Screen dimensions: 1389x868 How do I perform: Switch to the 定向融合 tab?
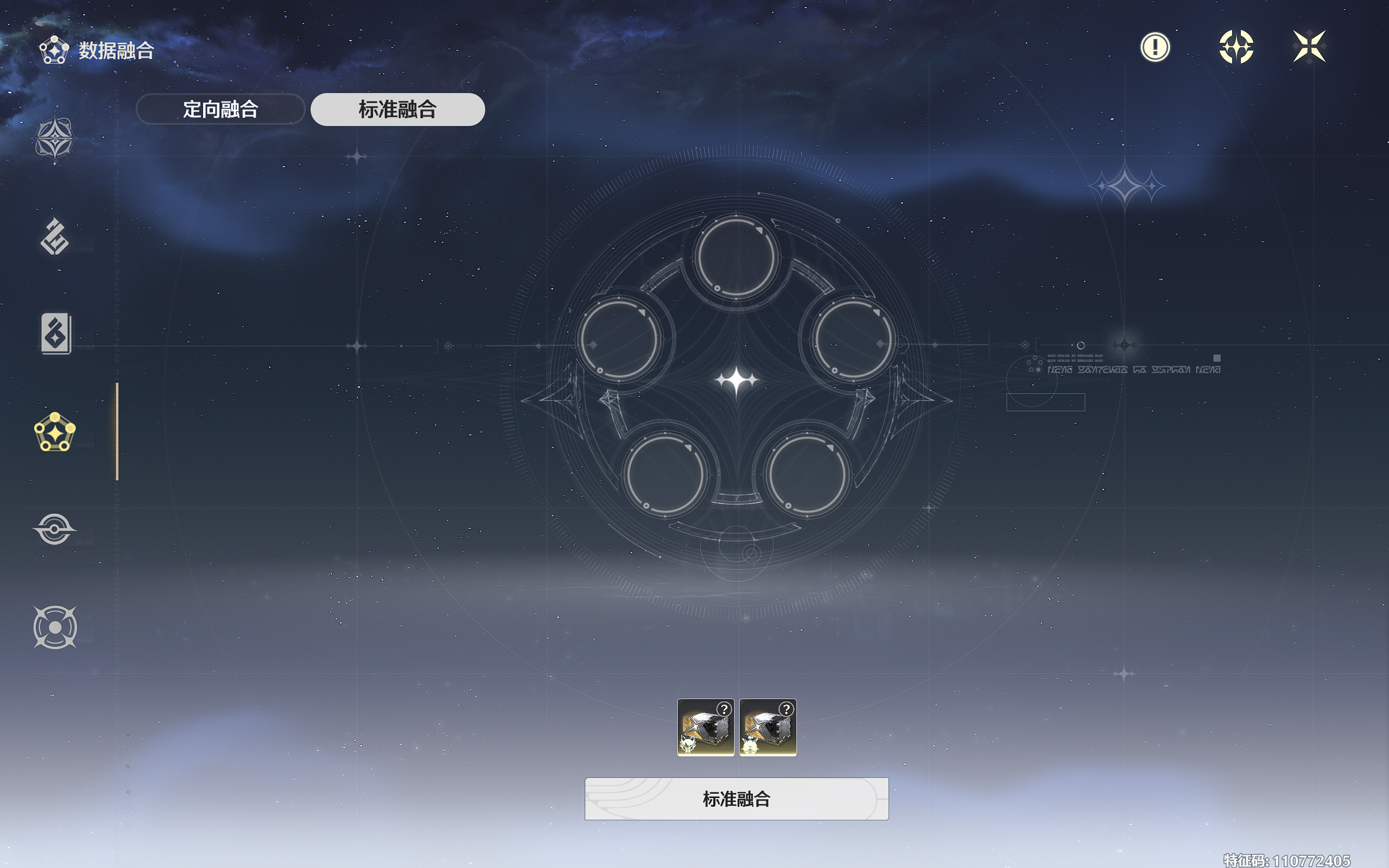220,109
